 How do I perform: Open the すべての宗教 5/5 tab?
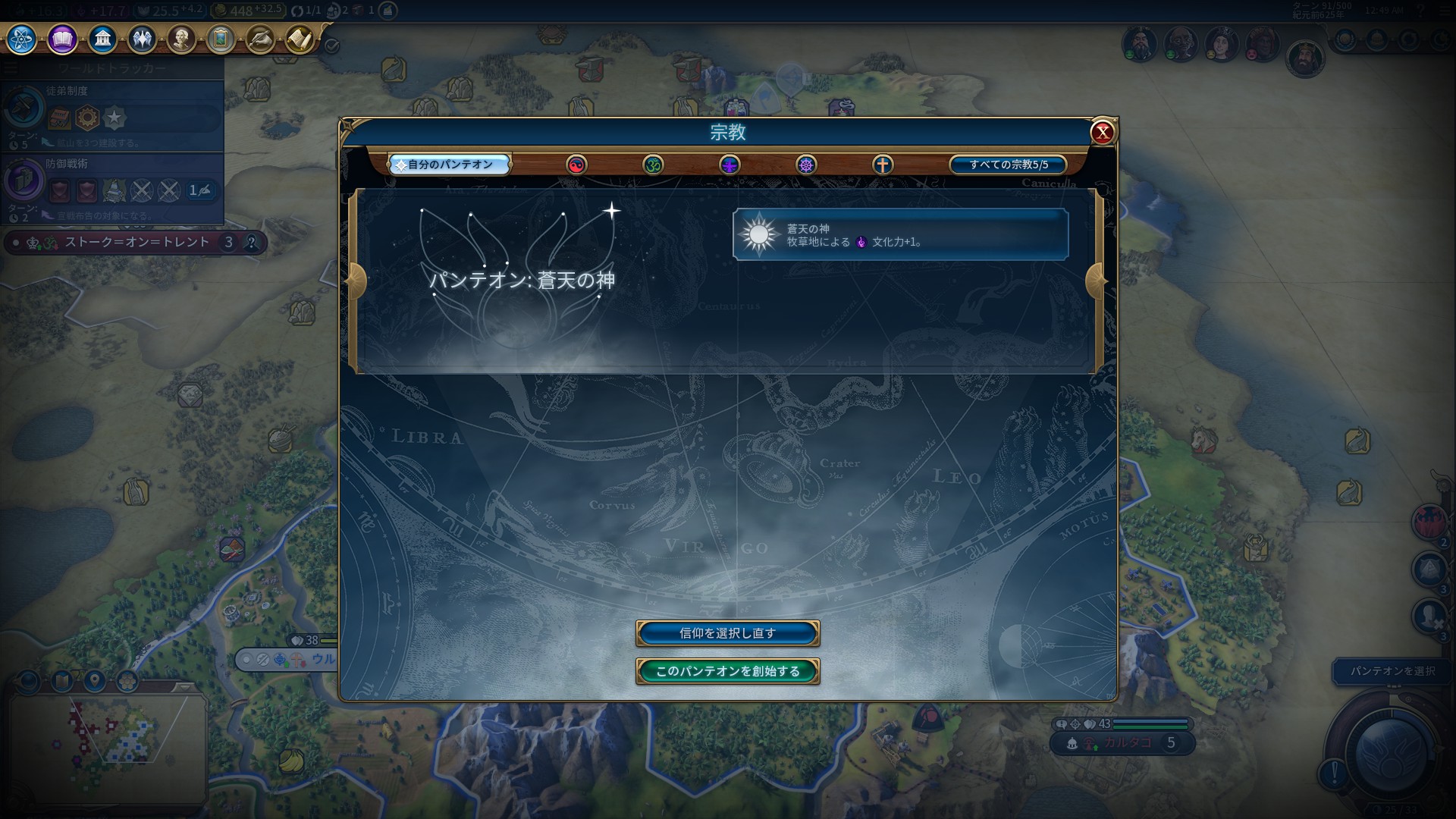point(1008,165)
